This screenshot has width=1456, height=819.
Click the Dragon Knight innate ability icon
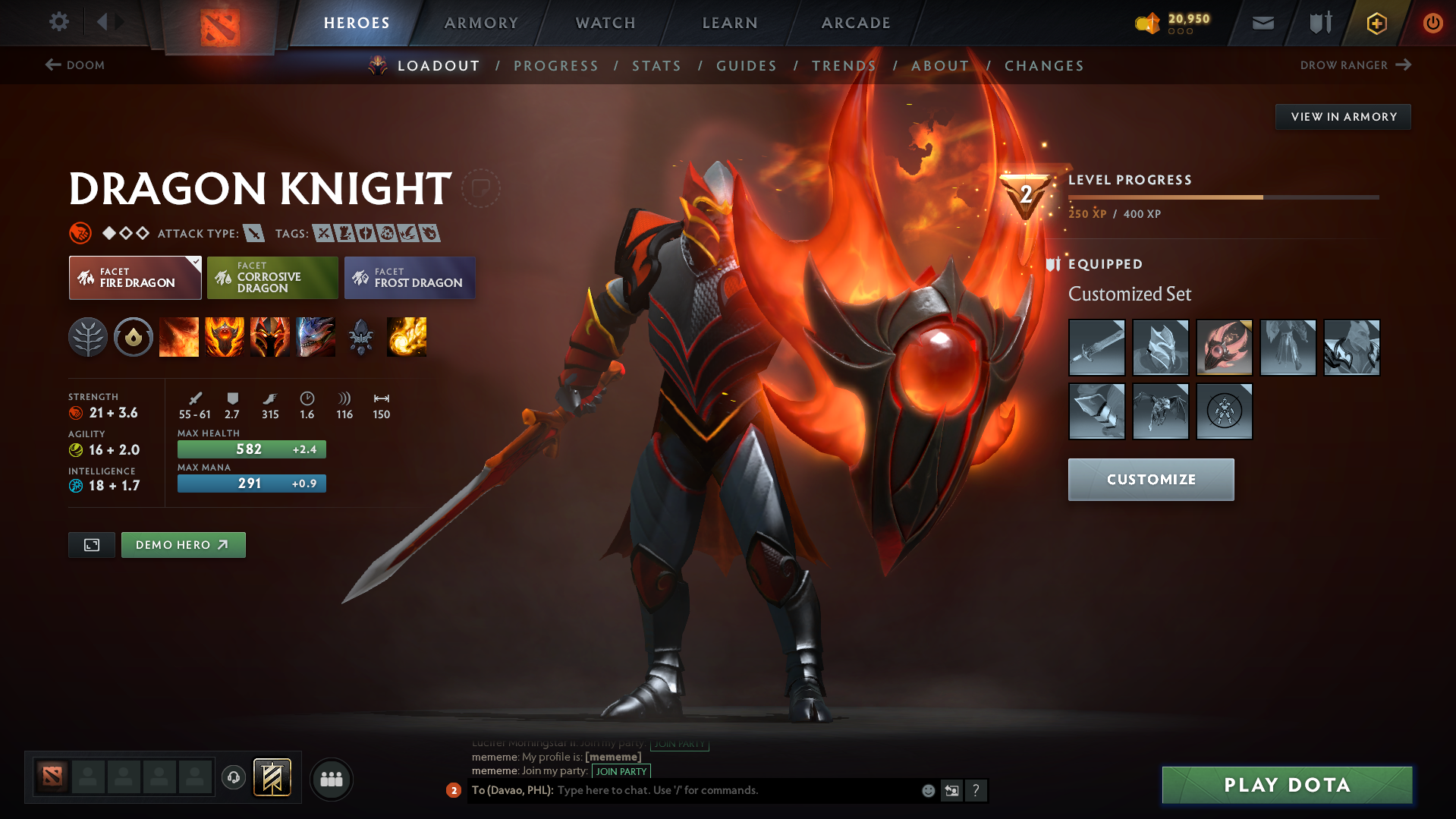(x=134, y=337)
